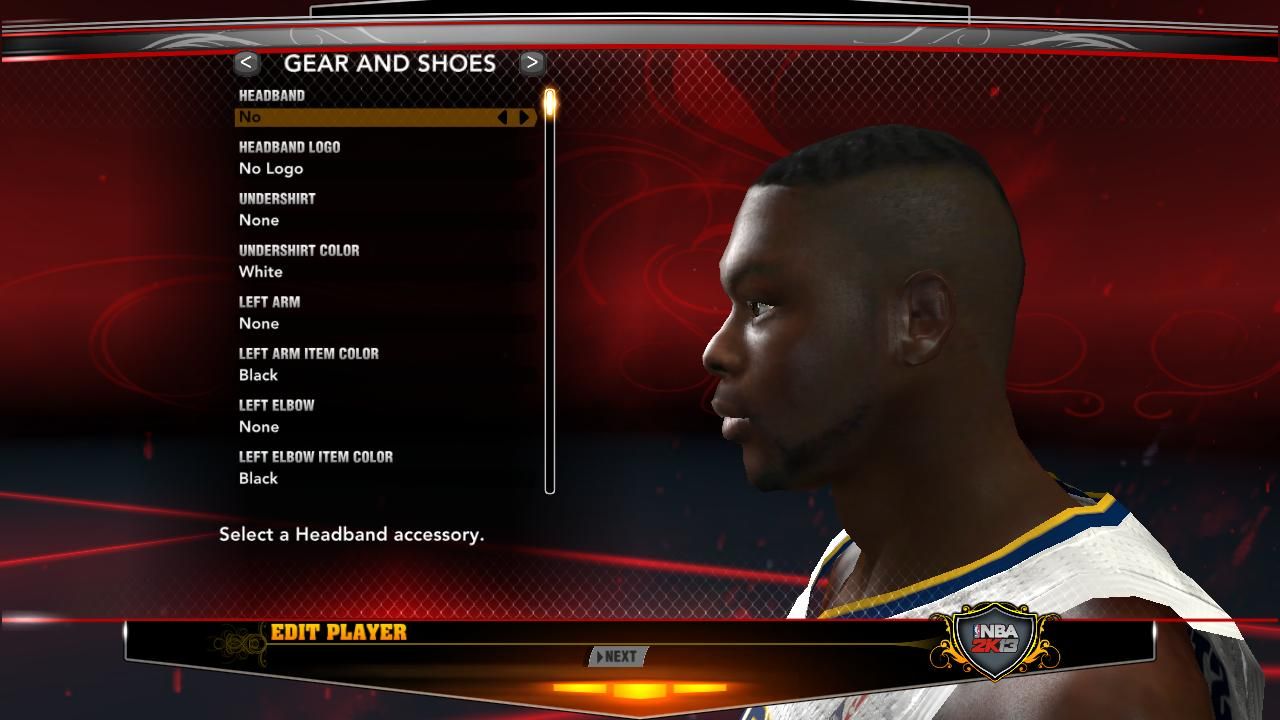This screenshot has height=720, width=1280.
Task: Click the gear list scrollbar handle
Action: (549, 102)
